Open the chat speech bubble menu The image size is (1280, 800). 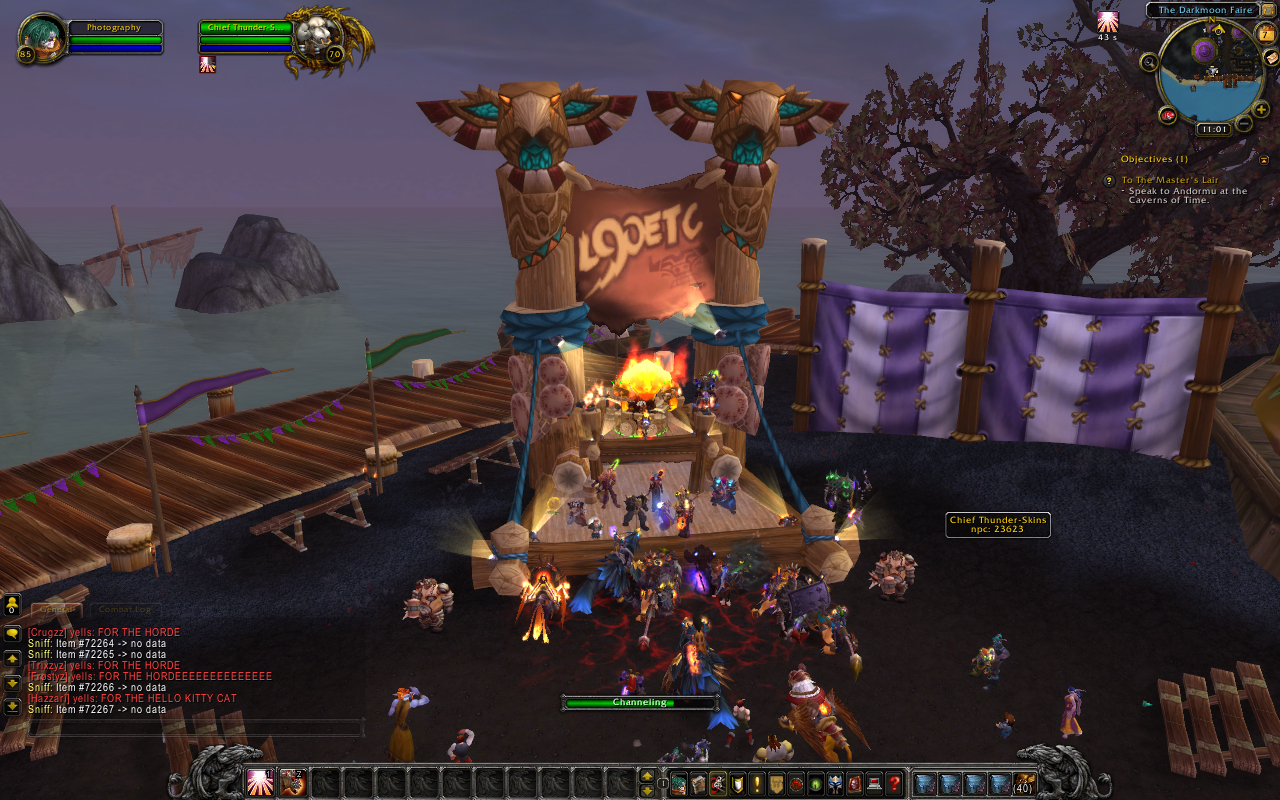12,634
